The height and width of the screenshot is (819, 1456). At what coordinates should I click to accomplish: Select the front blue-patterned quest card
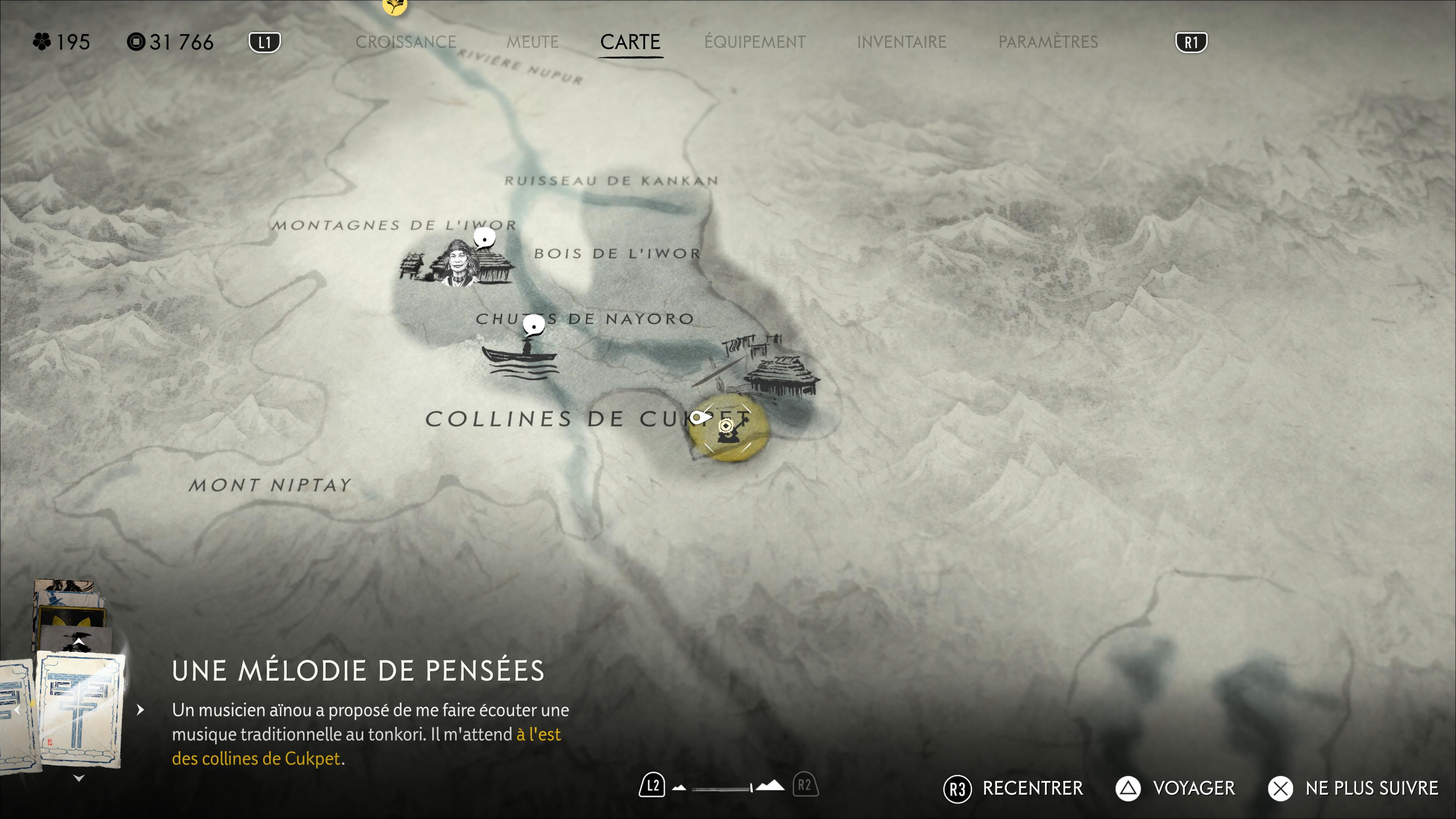point(80,709)
